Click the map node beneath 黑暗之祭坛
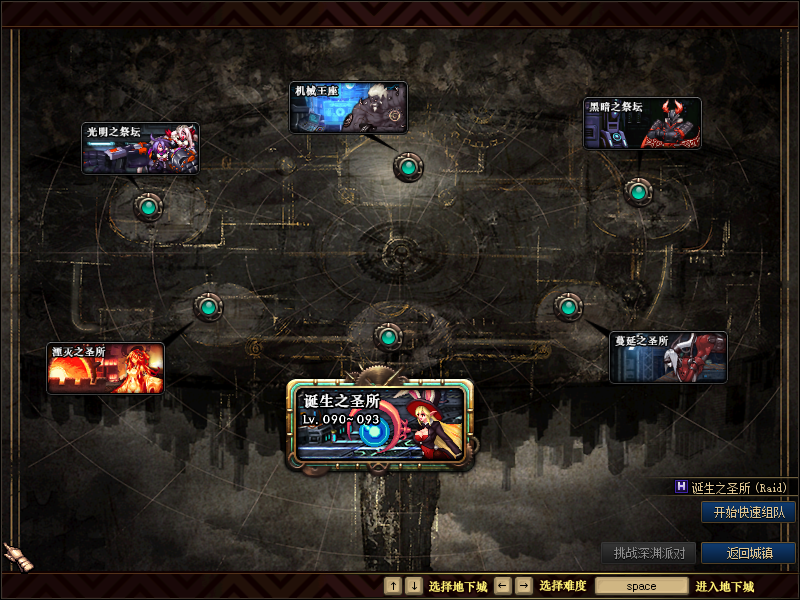This screenshot has height=600, width=800. (x=638, y=191)
